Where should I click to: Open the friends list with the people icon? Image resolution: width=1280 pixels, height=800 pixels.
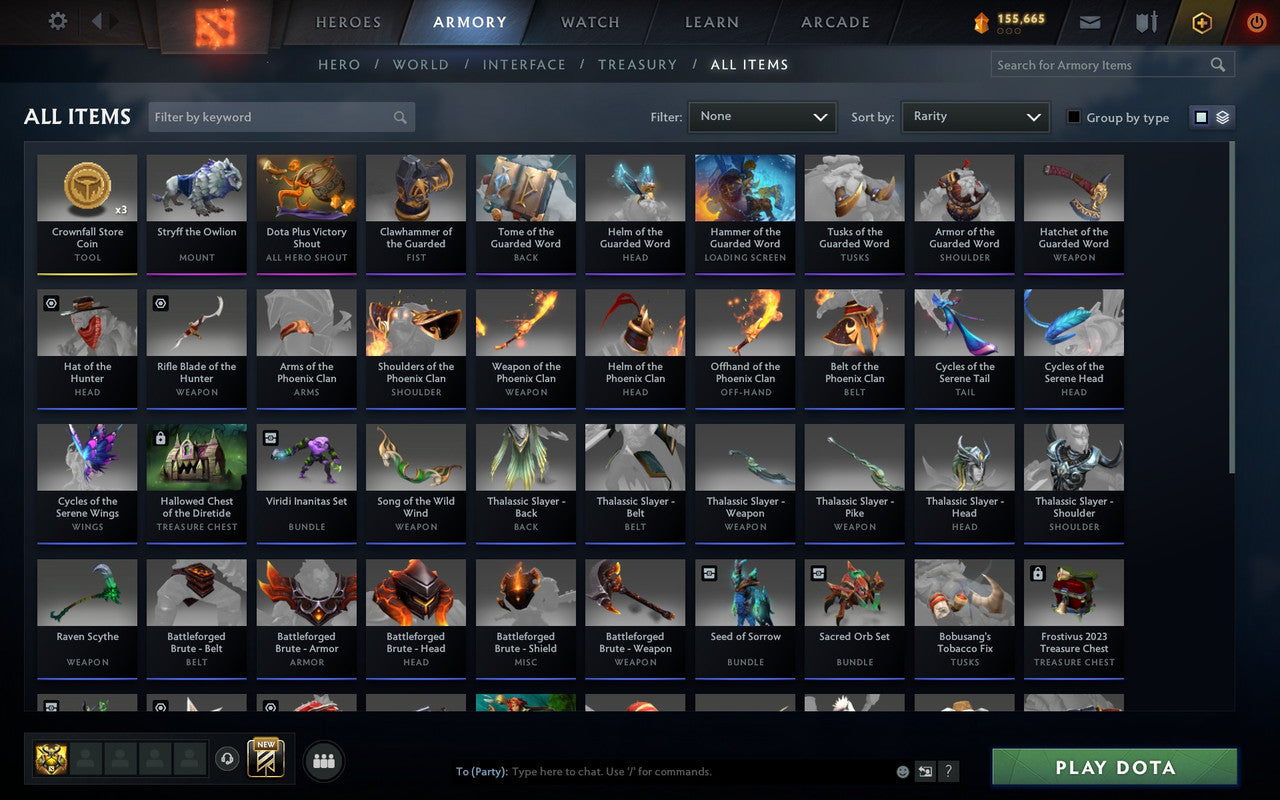tap(323, 760)
